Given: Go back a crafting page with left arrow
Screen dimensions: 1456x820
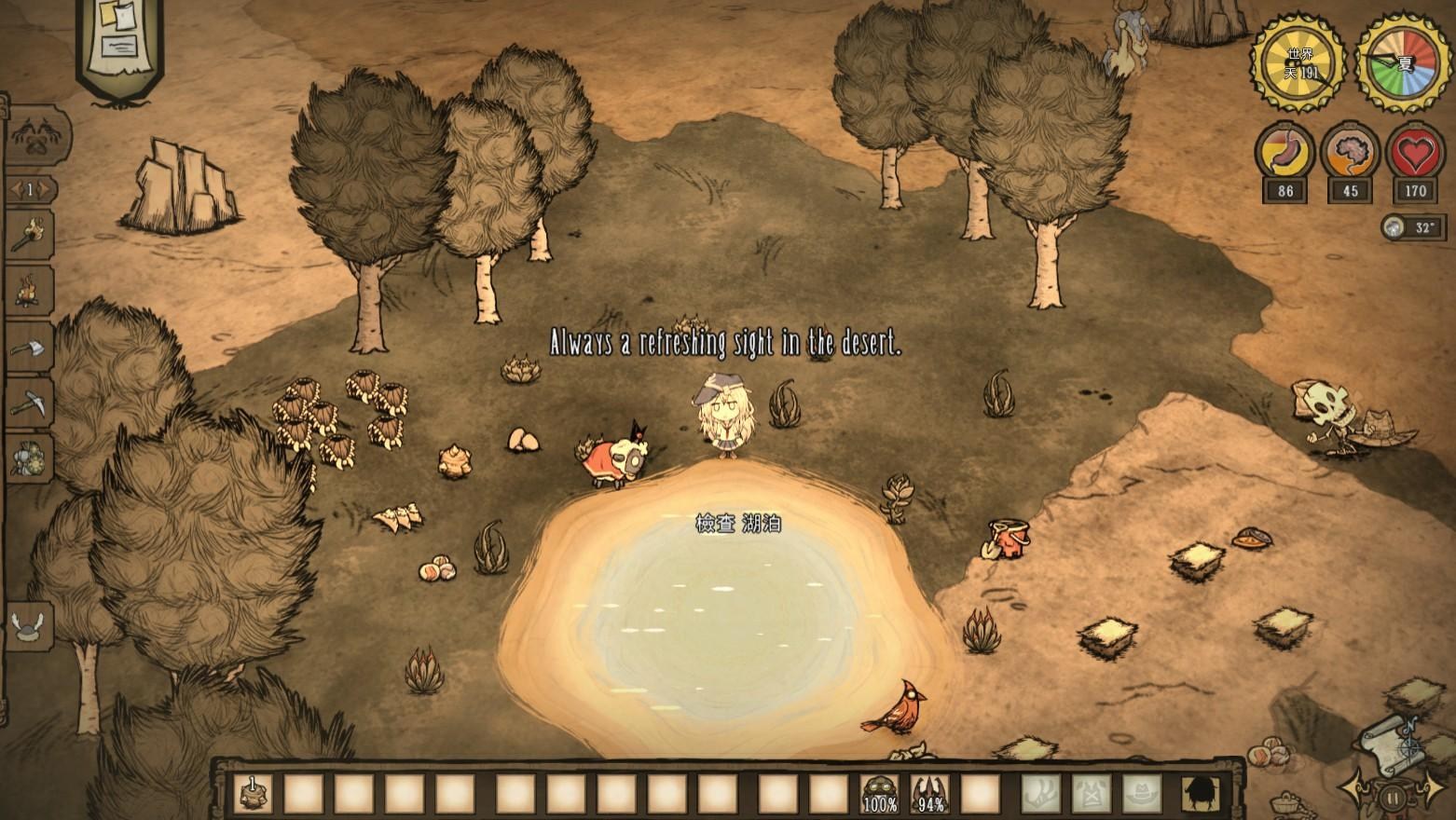Looking at the screenshot, I should tap(15, 188).
